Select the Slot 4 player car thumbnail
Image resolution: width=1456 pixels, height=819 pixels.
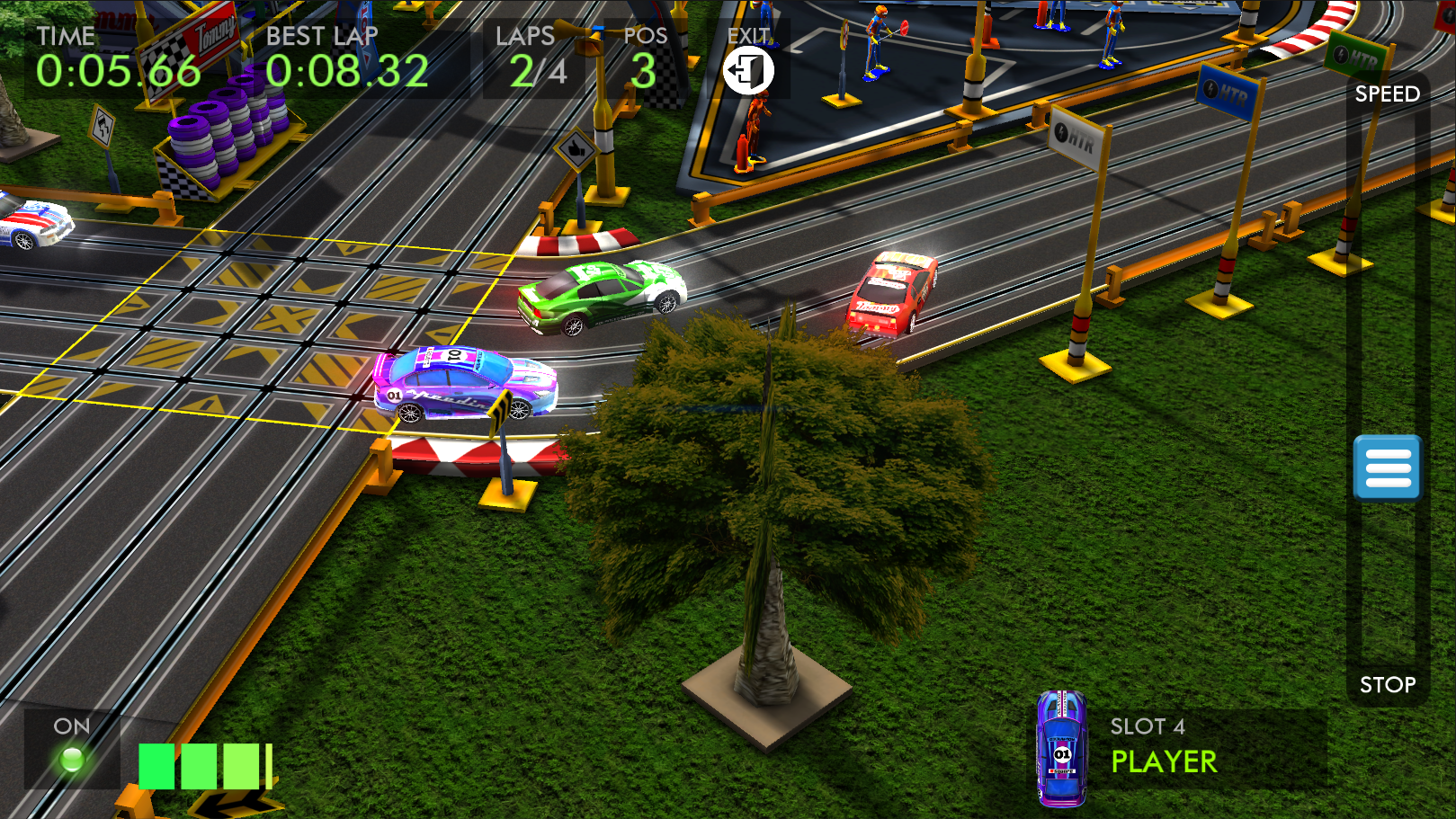[x=1061, y=748]
